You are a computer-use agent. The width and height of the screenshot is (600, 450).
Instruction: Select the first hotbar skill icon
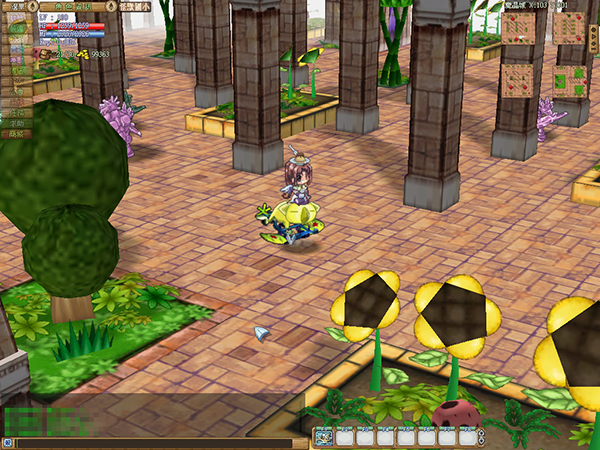pyautogui.click(x=324, y=437)
